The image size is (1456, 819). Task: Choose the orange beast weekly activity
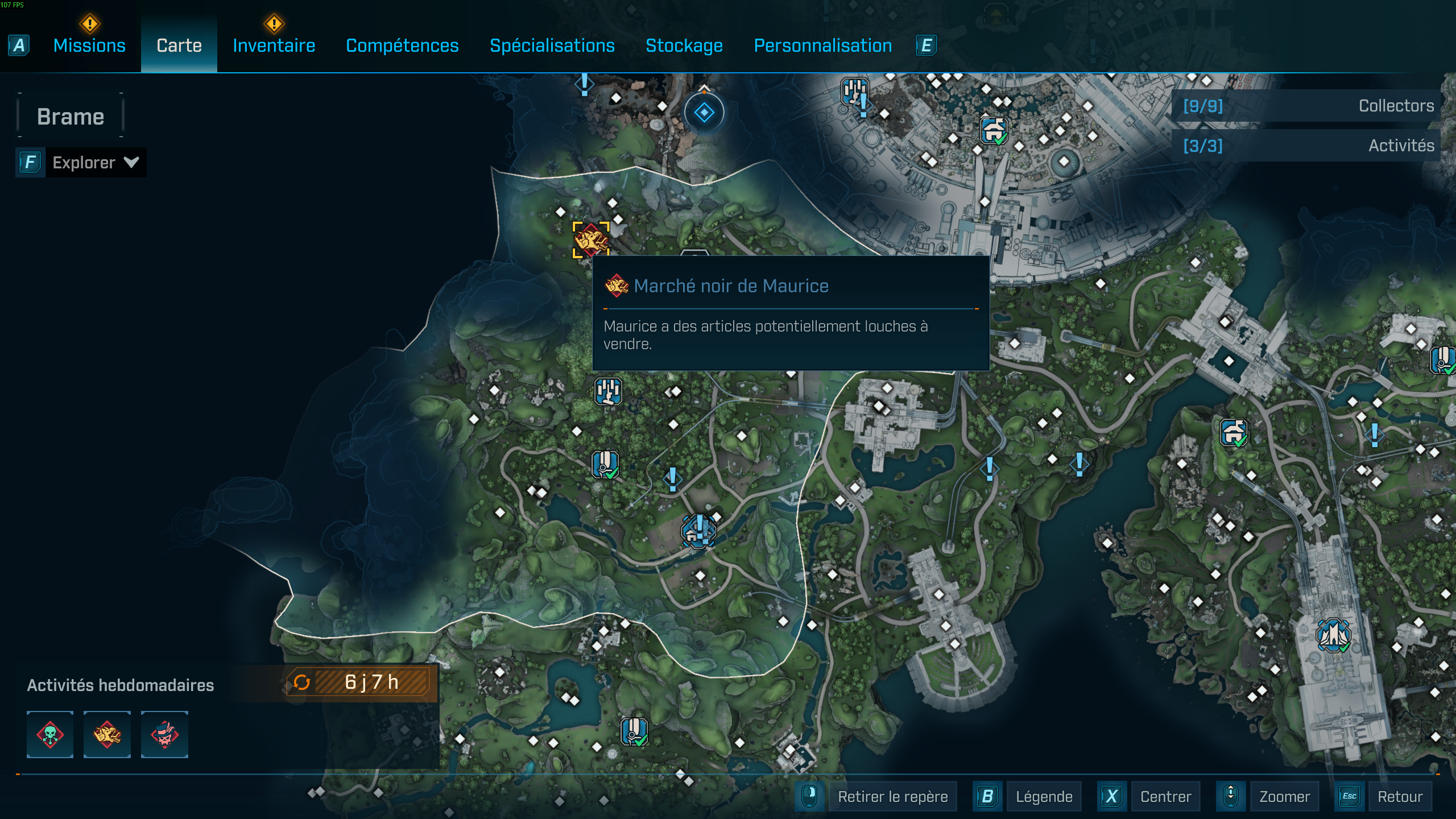[x=107, y=734]
